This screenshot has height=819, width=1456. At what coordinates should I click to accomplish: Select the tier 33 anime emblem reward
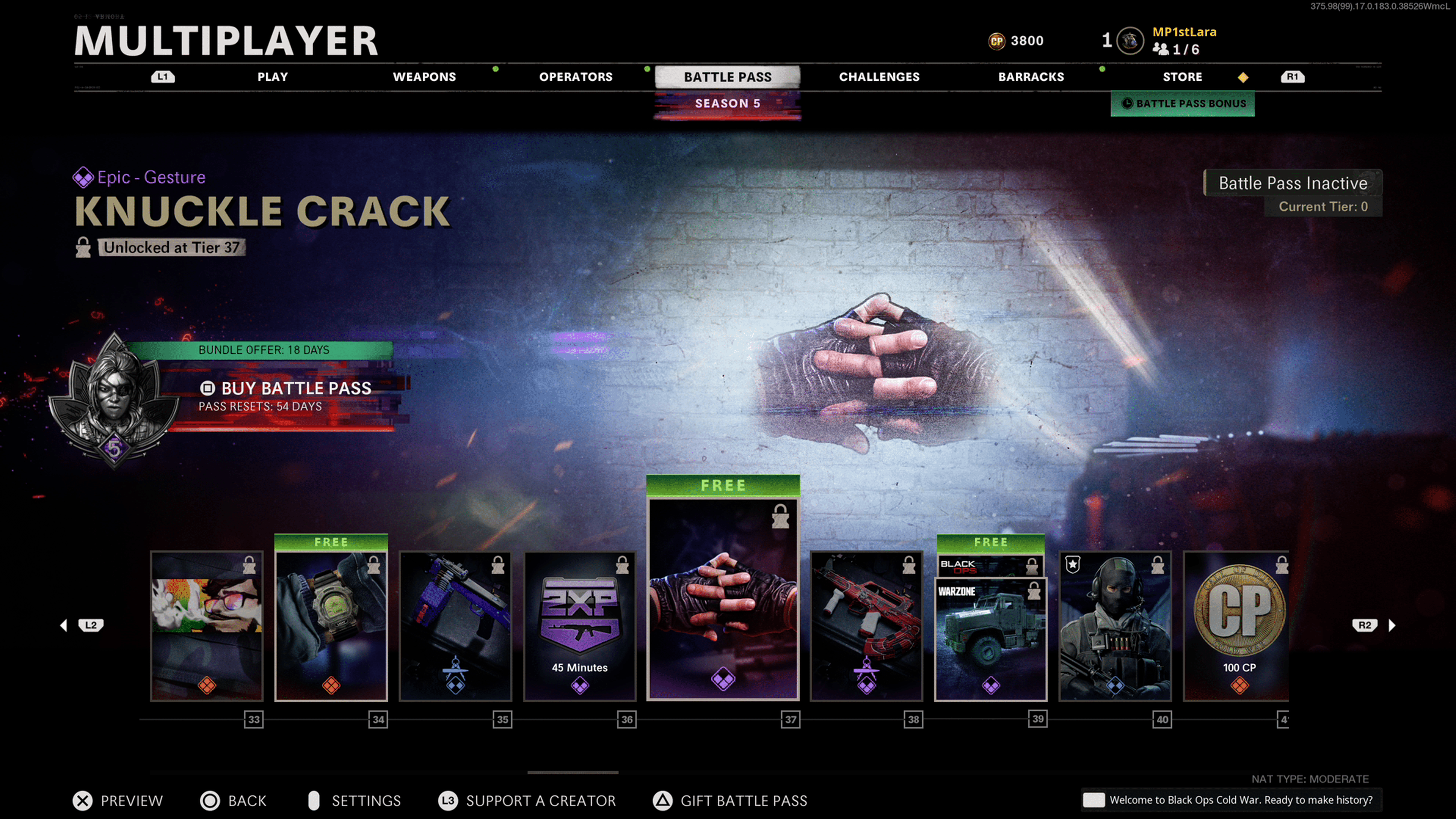point(207,626)
